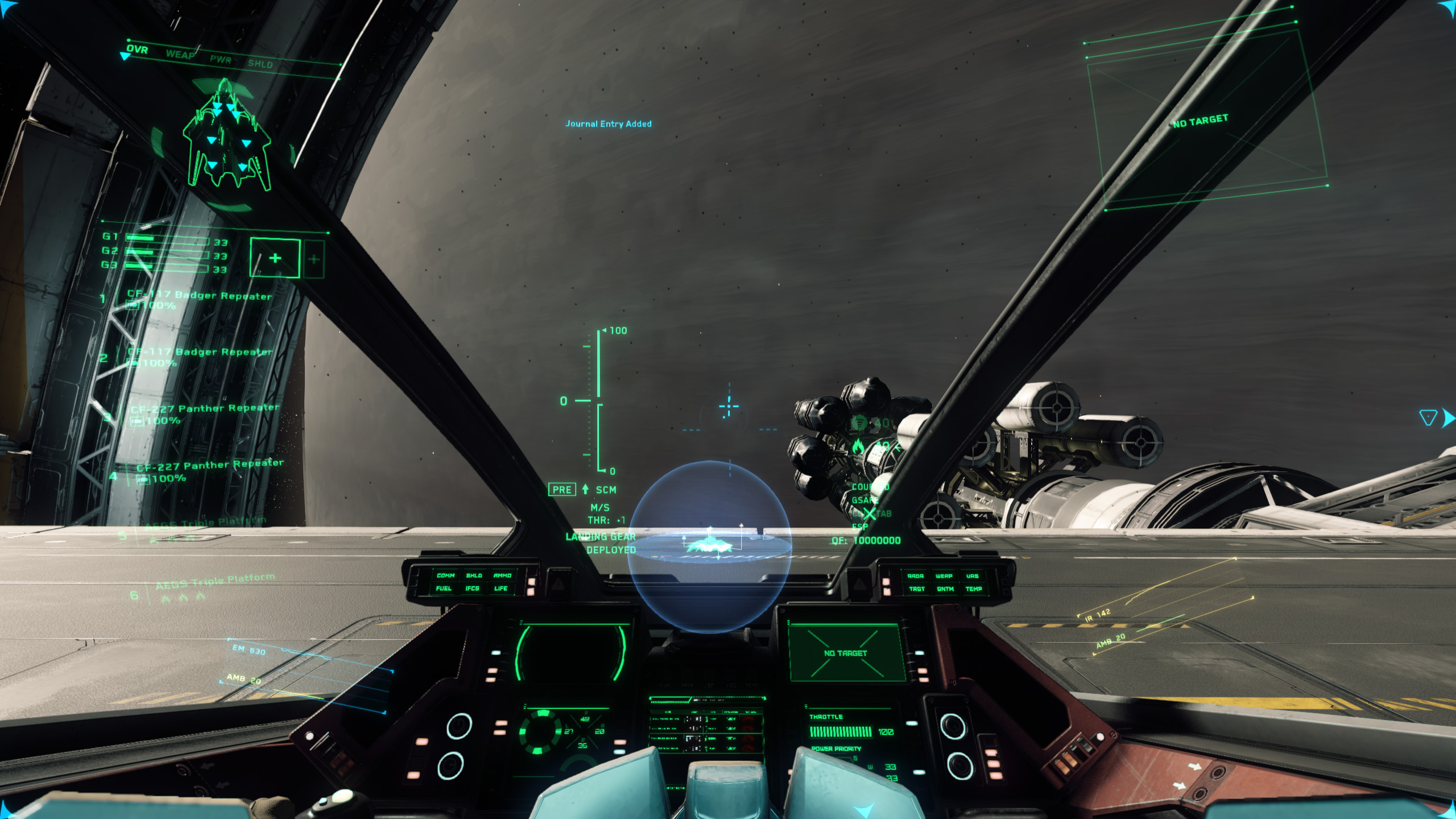Viewport: 1456px width, 819px height.
Task: Select the second CF-227 Panther Repeater entry
Action: [210, 465]
